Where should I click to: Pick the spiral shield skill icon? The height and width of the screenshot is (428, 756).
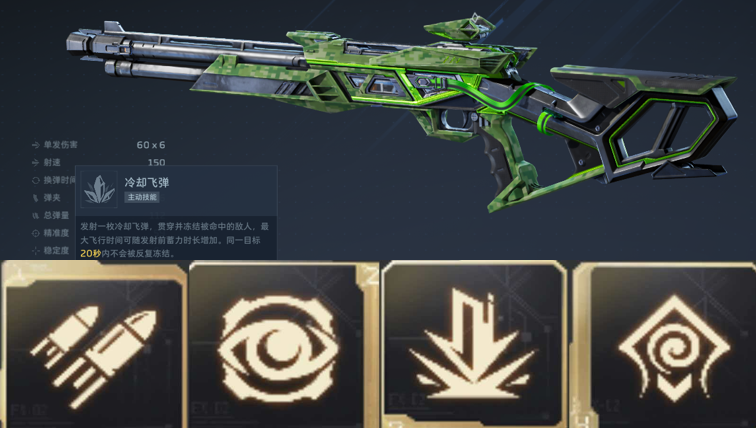[x=663, y=347]
